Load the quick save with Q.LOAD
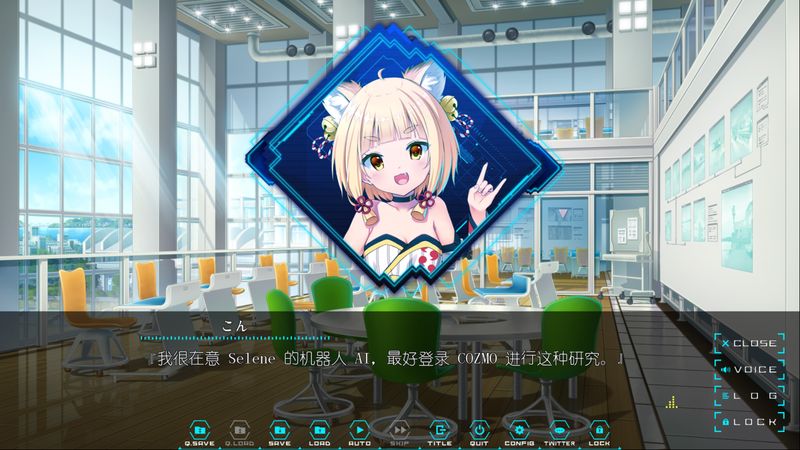Viewport: 800px width, 450px height. pos(240,430)
